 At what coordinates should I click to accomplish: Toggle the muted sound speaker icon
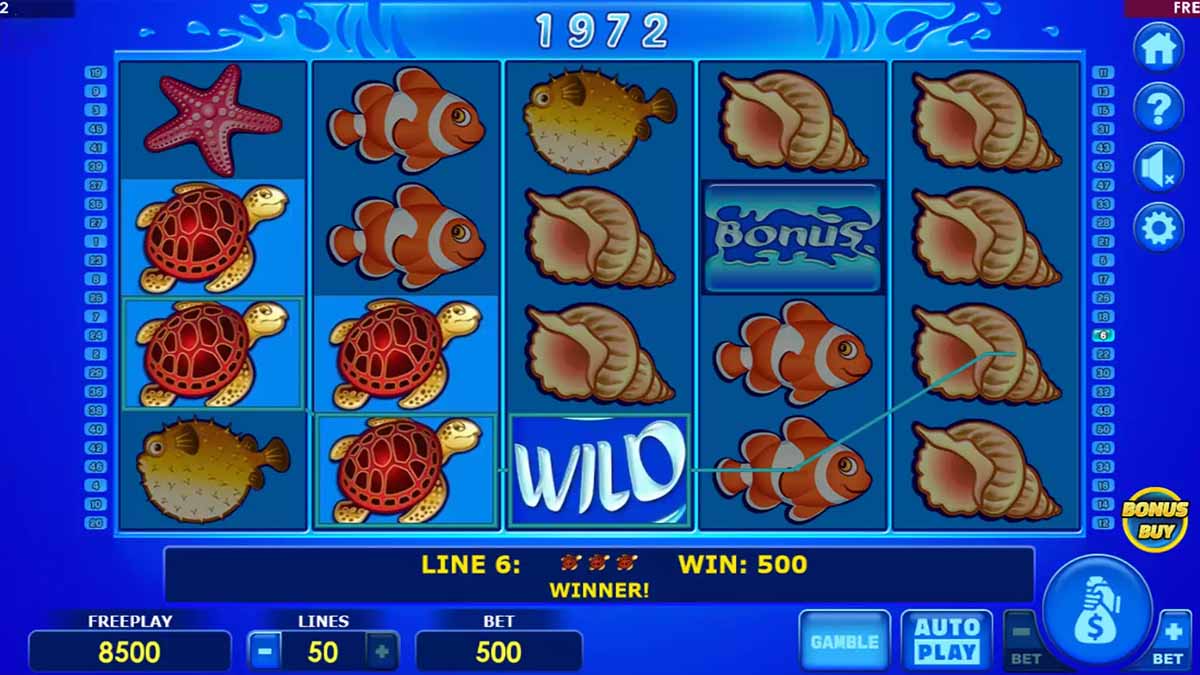coord(1158,167)
